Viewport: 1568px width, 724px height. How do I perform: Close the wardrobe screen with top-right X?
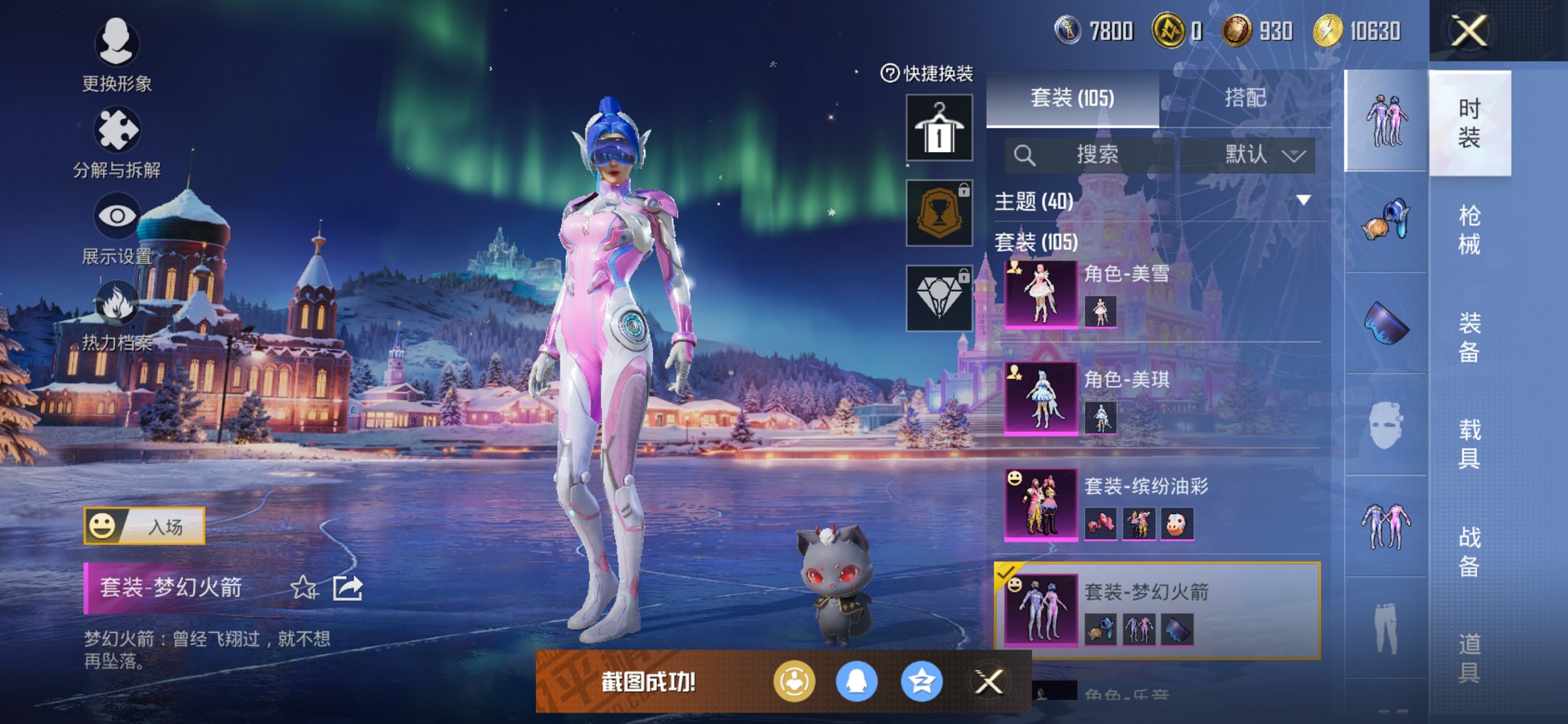[1468, 31]
